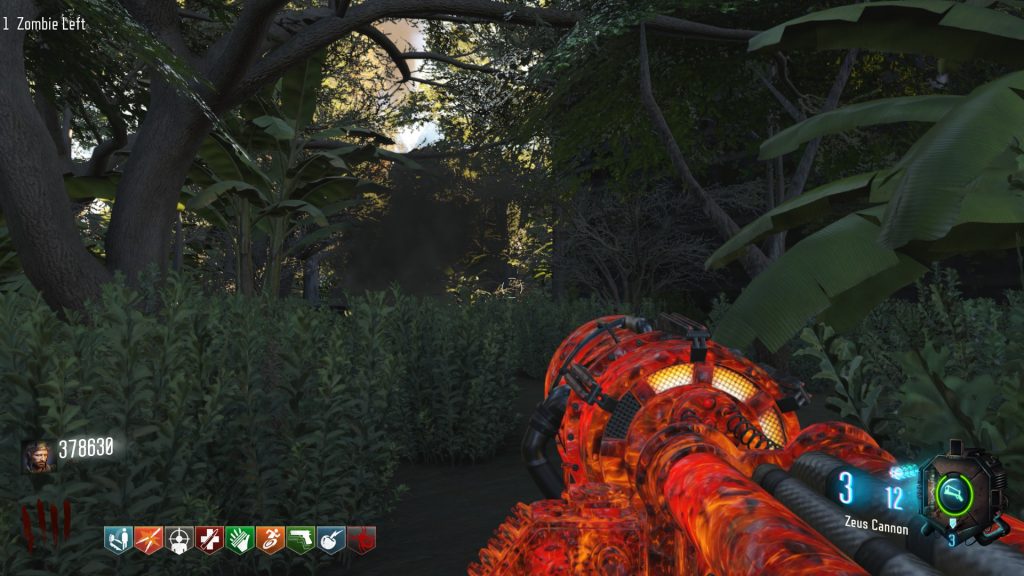Select the Juggernog red cross perk

pos(209,541)
